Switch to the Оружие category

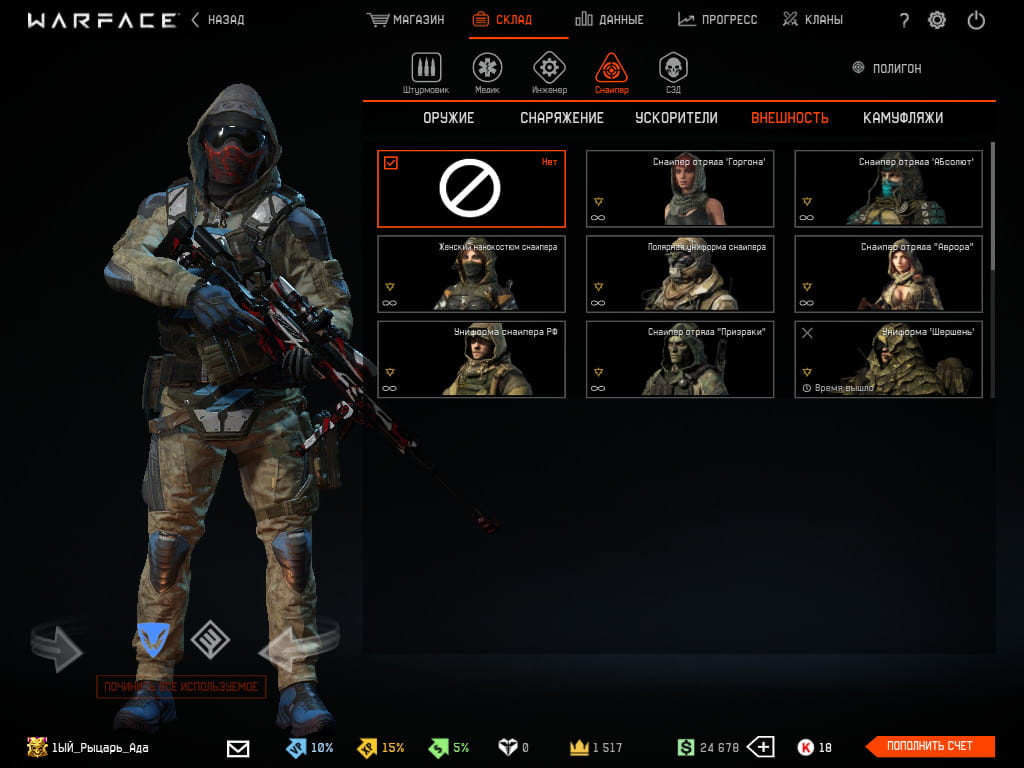[448, 118]
